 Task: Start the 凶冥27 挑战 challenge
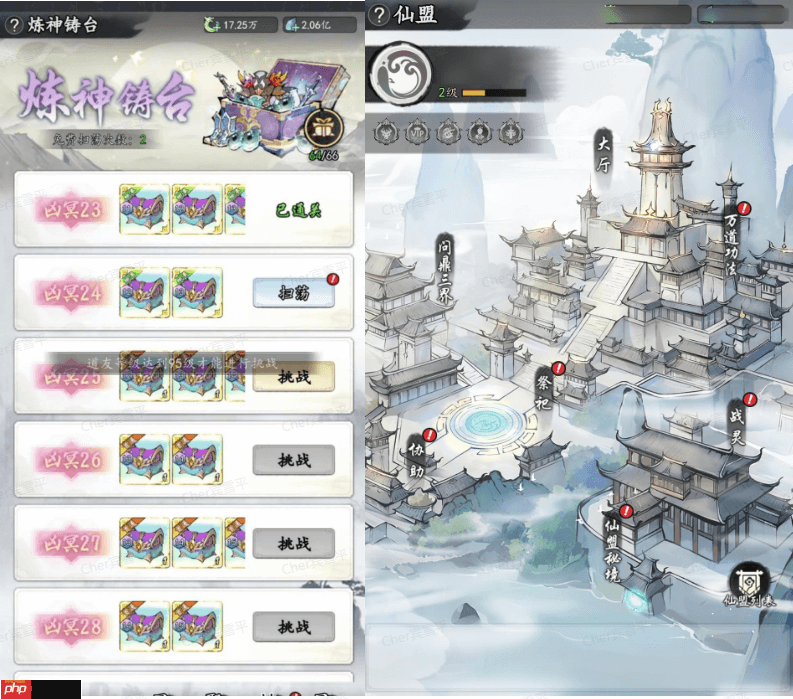pyautogui.click(x=293, y=543)
